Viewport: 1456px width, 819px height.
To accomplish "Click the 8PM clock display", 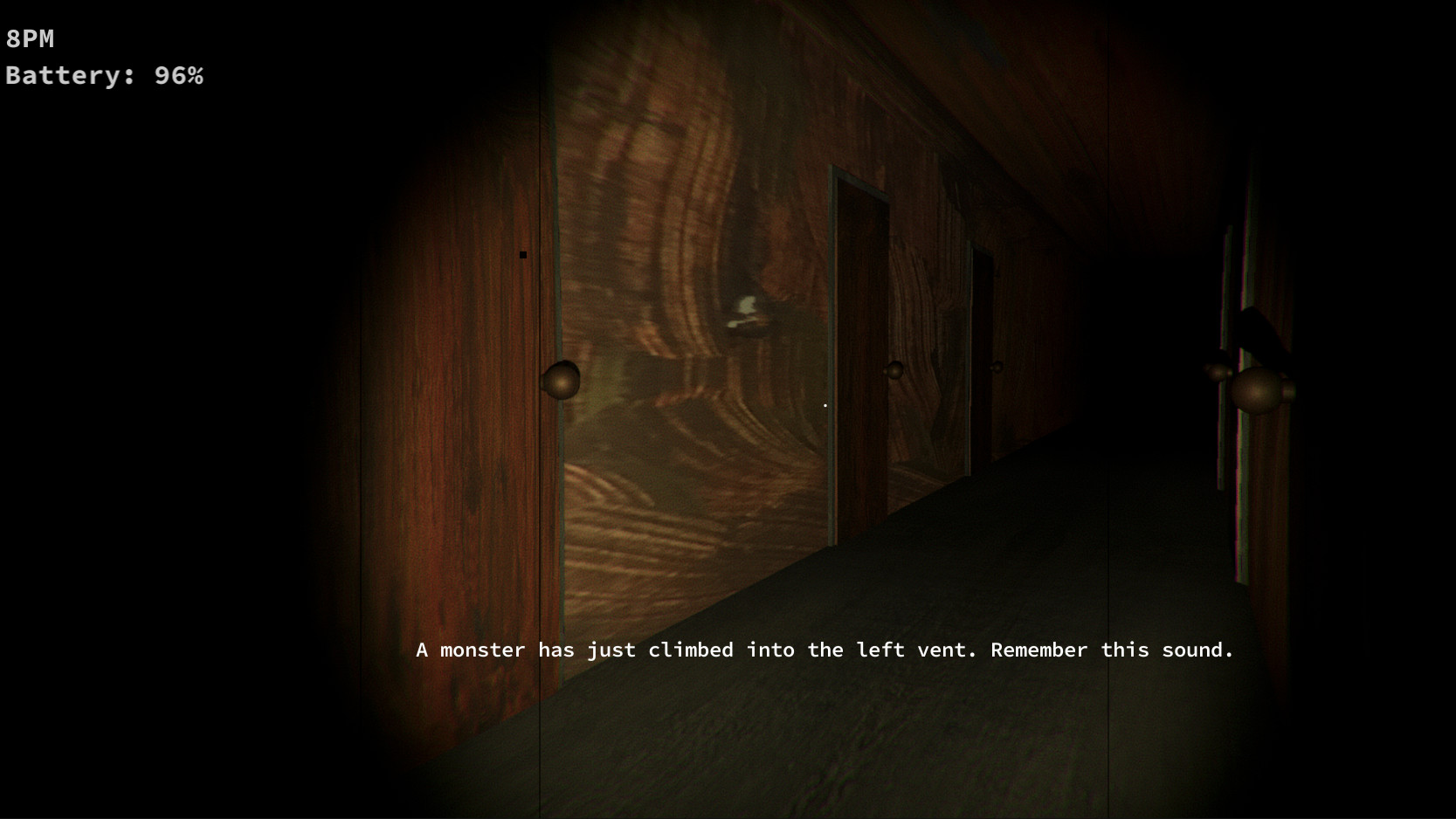I will 29,38.
